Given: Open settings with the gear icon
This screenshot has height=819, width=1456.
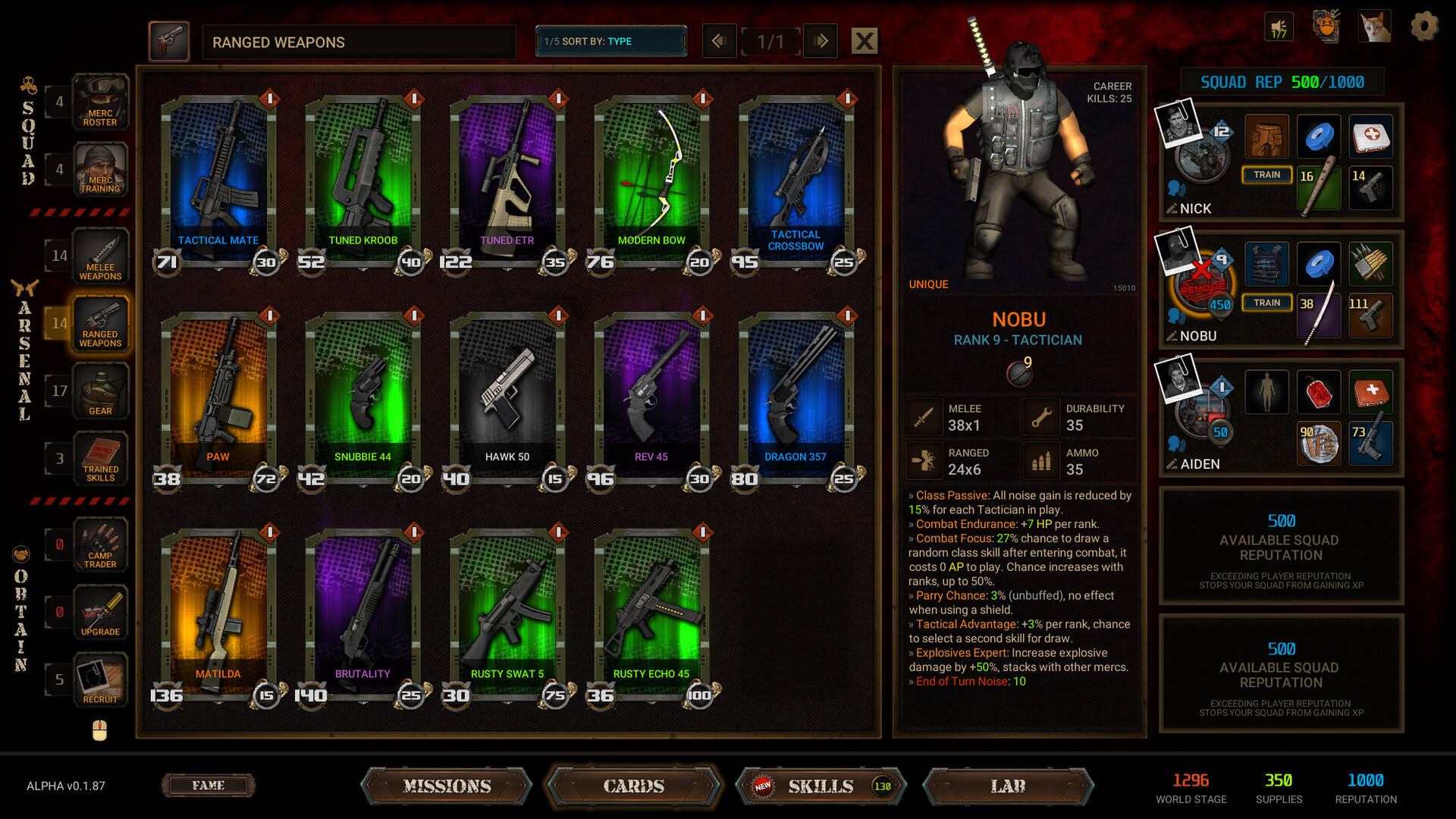Looking at the screenshot, I should 1424,27.
